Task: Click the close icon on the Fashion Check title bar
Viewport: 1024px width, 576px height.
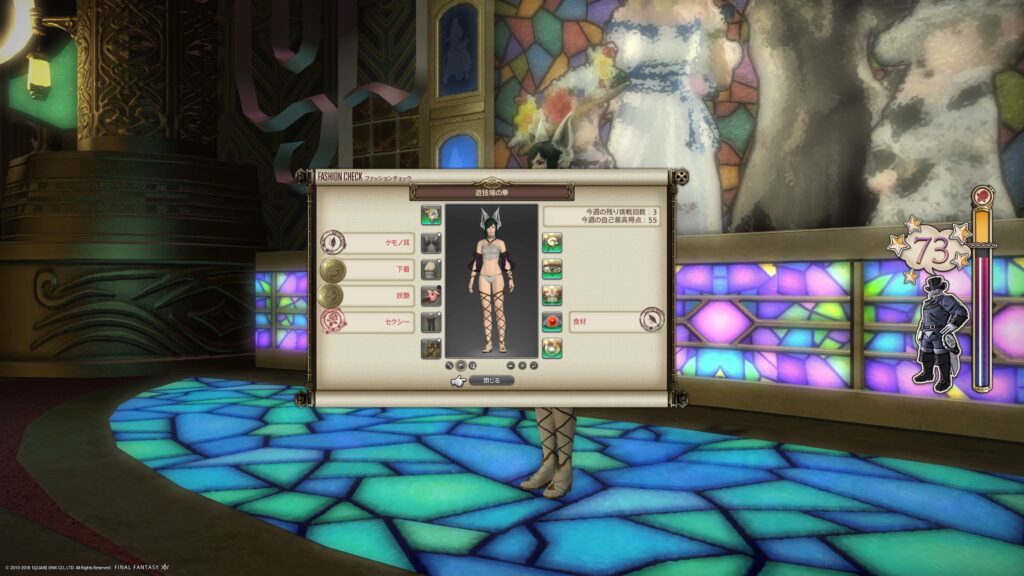Action: (680, 177)
